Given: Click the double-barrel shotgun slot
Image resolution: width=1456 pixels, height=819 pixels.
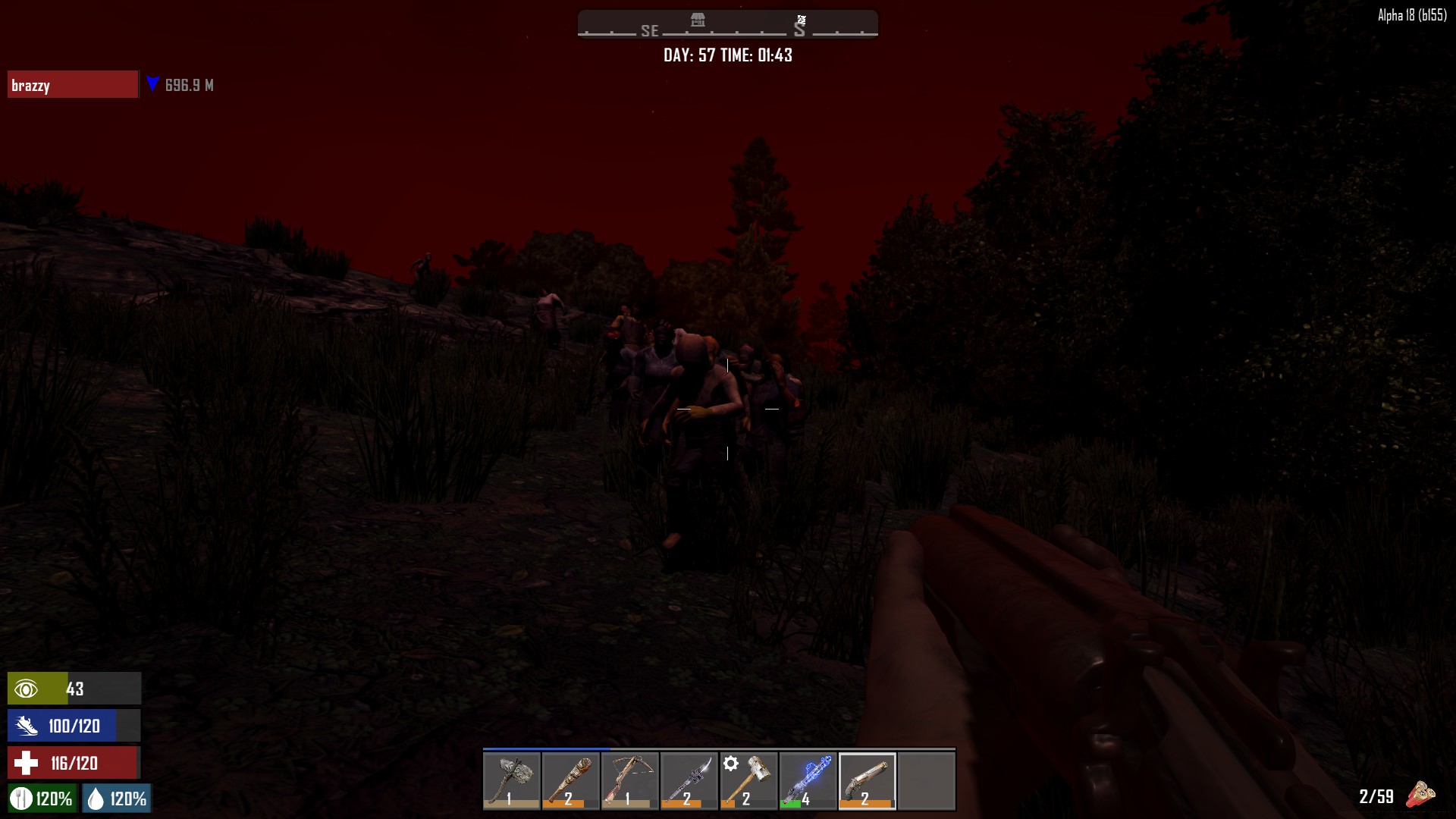Looking at the screenshot, I should pos(867,781).
